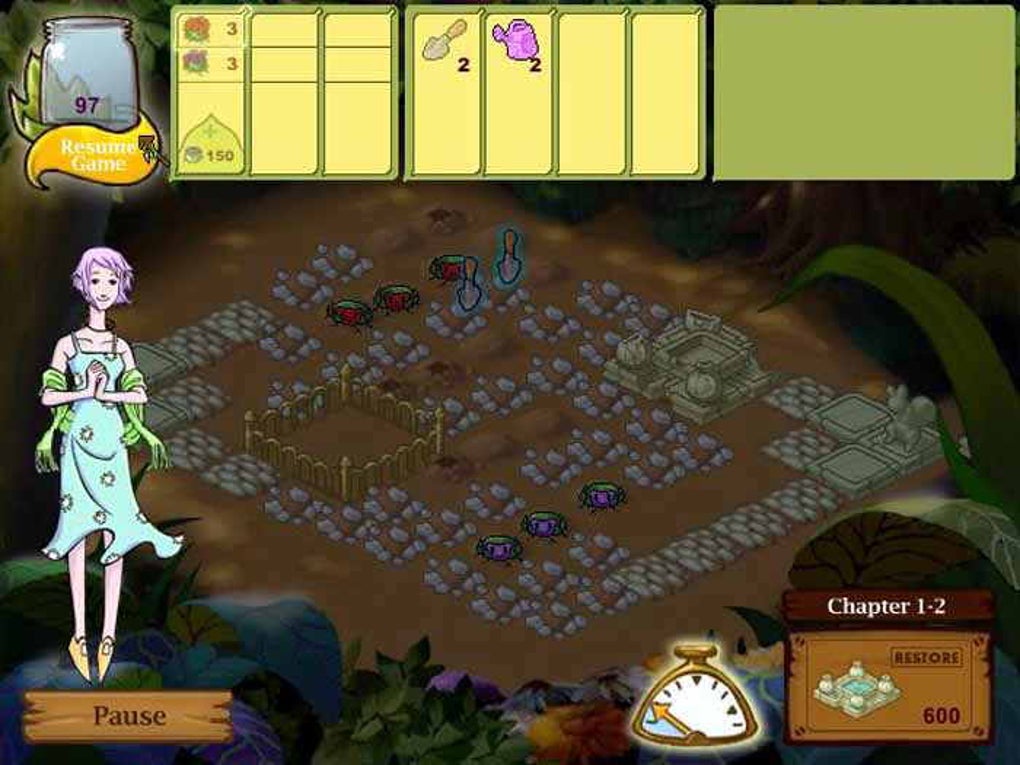Buy the 150-cost leaf upgrade

click(209, 144)
